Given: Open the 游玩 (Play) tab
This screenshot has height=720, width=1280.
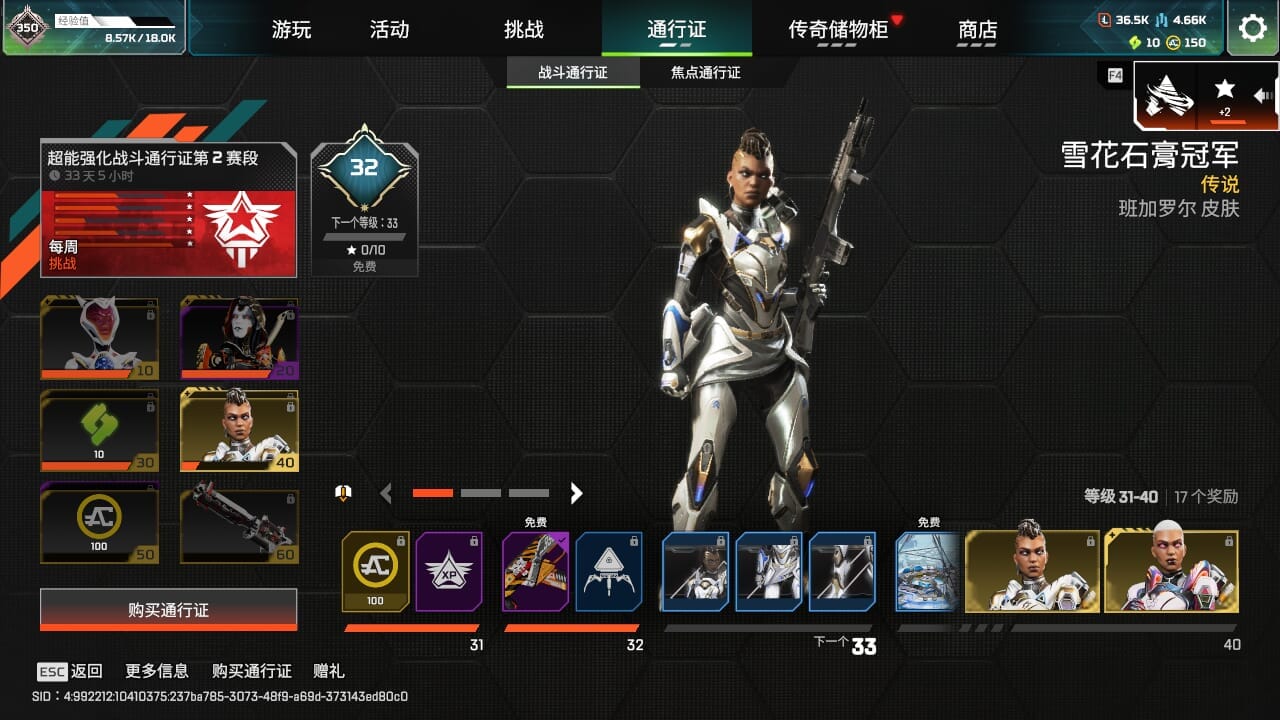Looking at the screenshot, I should pos(291,29).
